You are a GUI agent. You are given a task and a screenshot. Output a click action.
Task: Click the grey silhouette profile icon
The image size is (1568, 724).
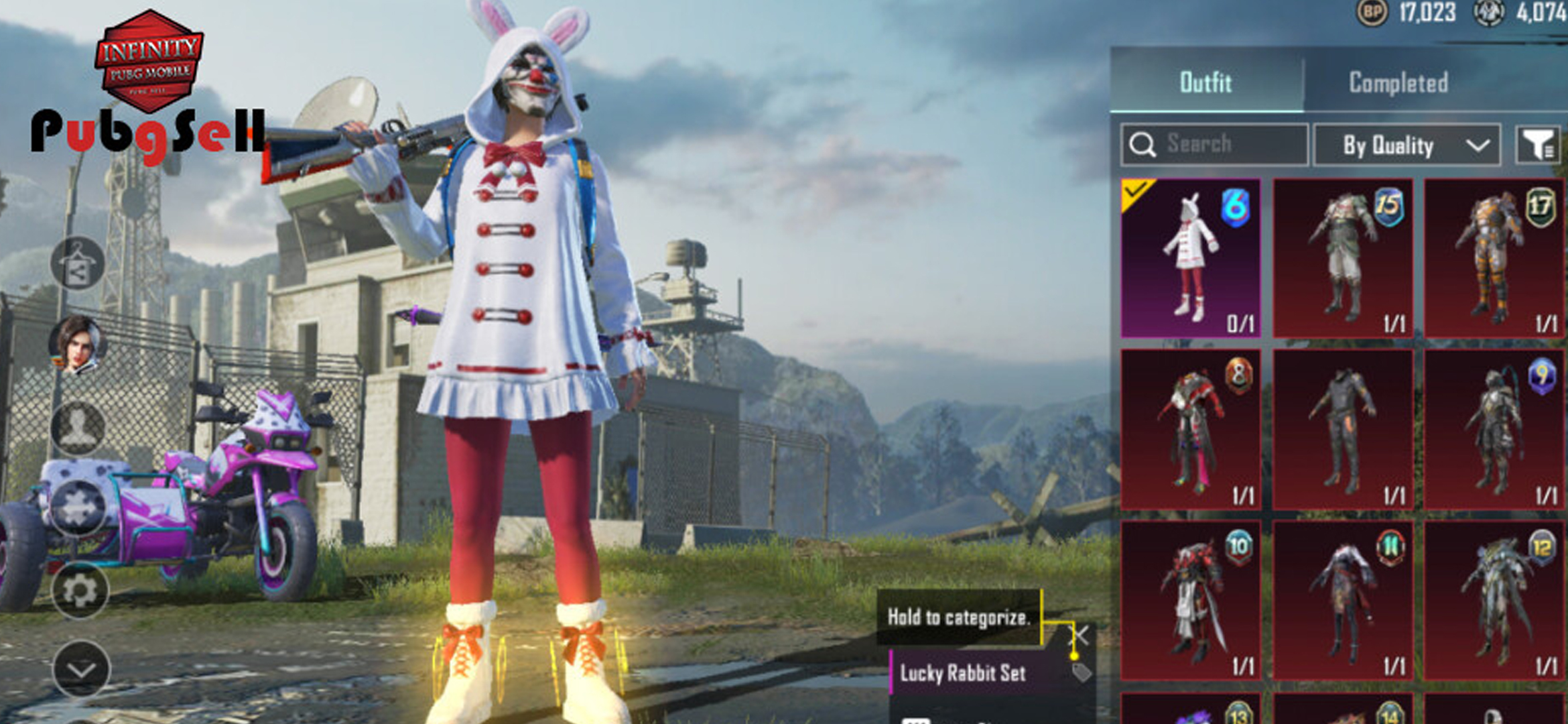[x=78, y=427]
